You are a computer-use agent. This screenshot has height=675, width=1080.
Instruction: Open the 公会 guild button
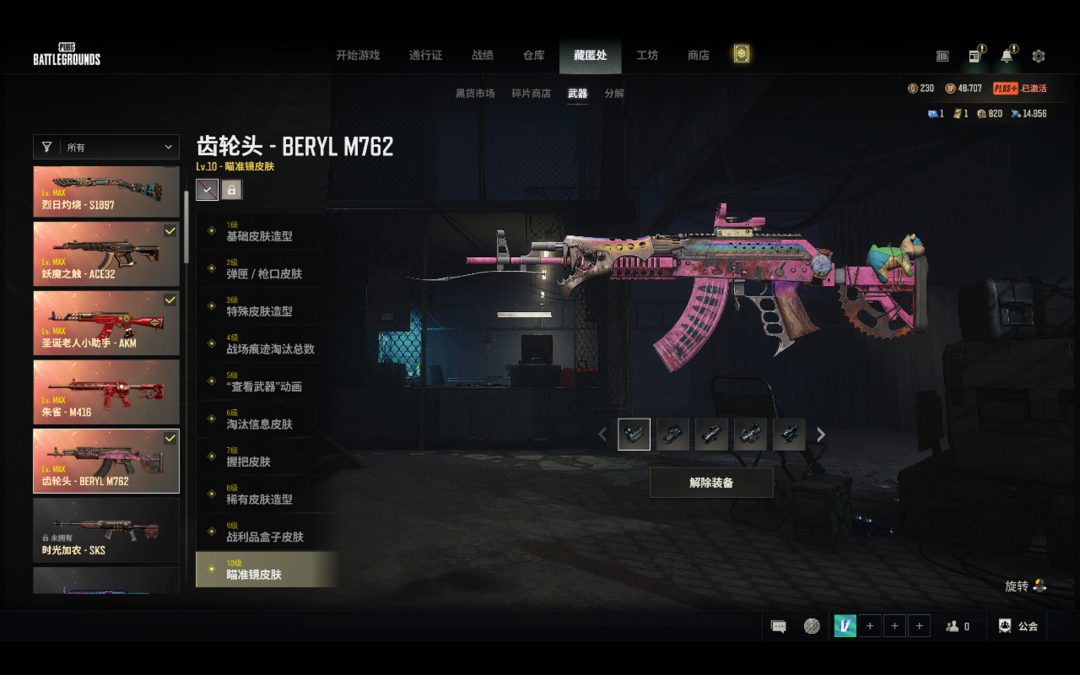(1019, 626)
